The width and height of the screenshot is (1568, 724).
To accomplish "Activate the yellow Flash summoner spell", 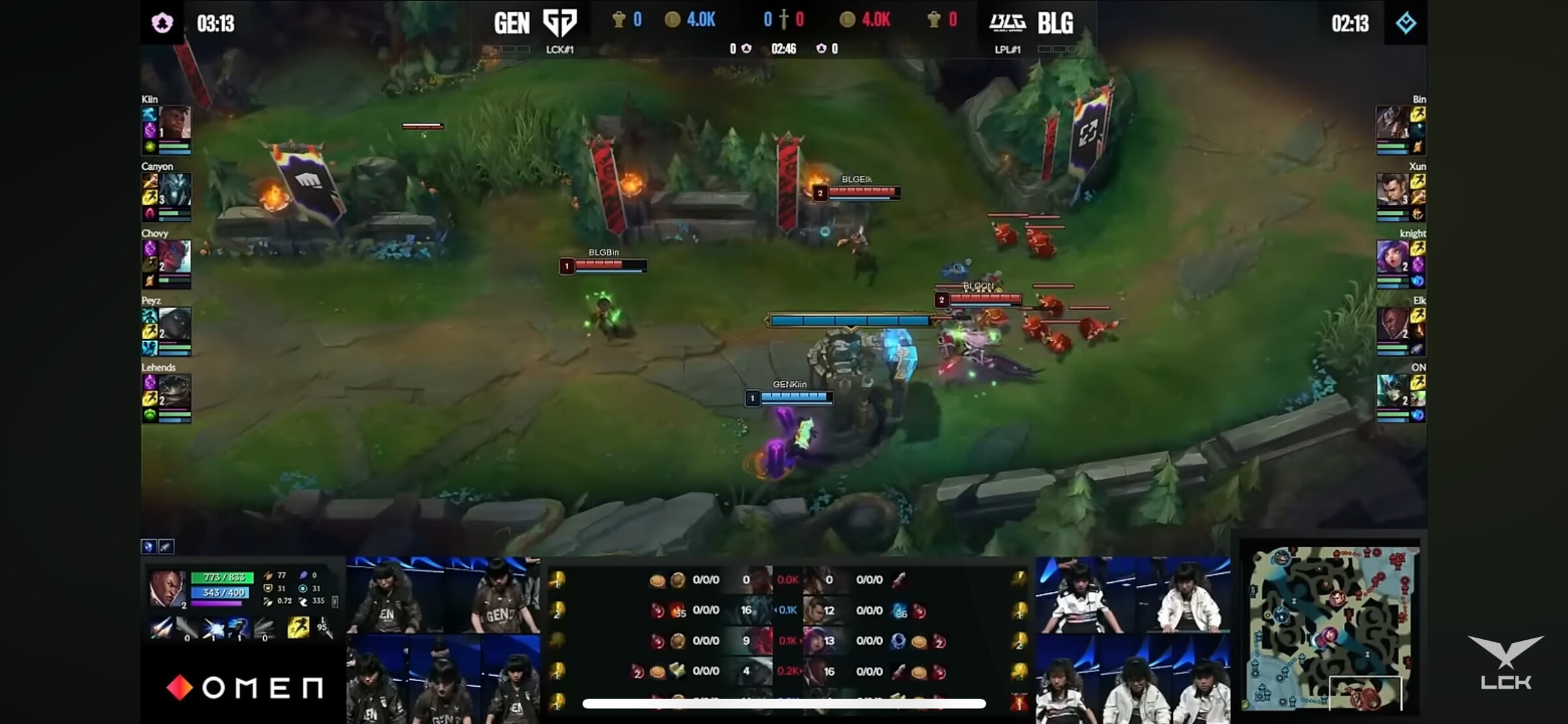I will pyautogui.click(x=298, y=628).
